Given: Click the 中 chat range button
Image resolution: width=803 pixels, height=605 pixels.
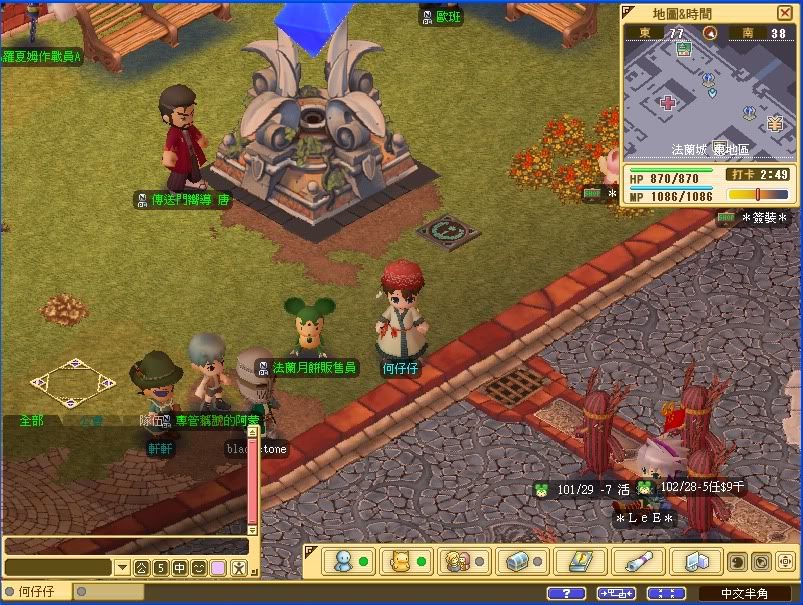Looking at the screenshot, I should (x=180, y=568).
